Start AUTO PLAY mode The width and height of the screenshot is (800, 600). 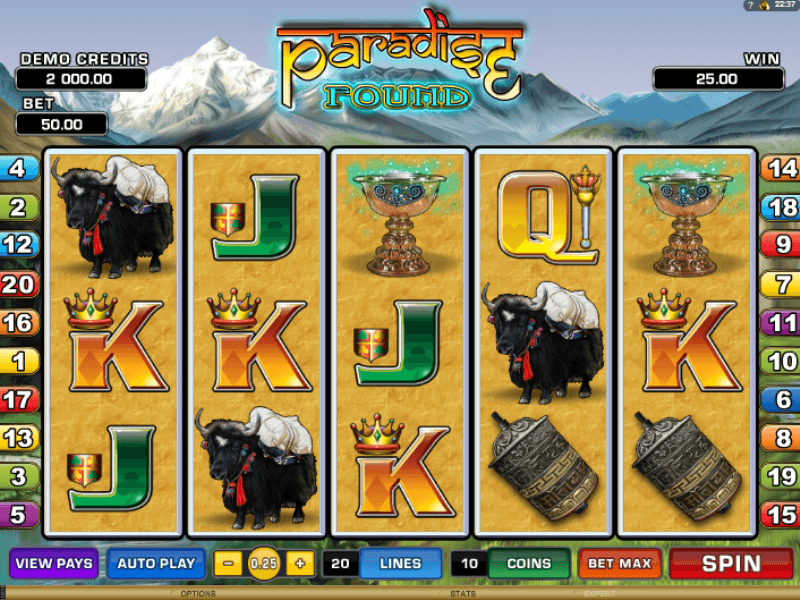pyautogui.click(x=155, y=564)
